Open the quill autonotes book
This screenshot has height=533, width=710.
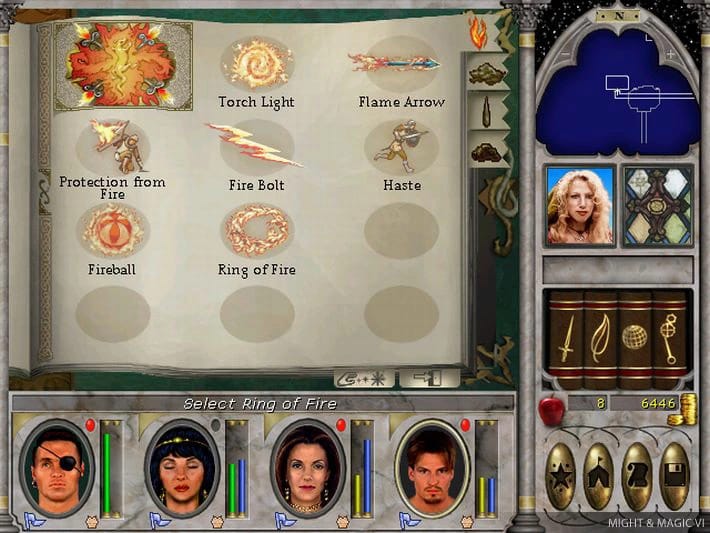click(600, 339)
